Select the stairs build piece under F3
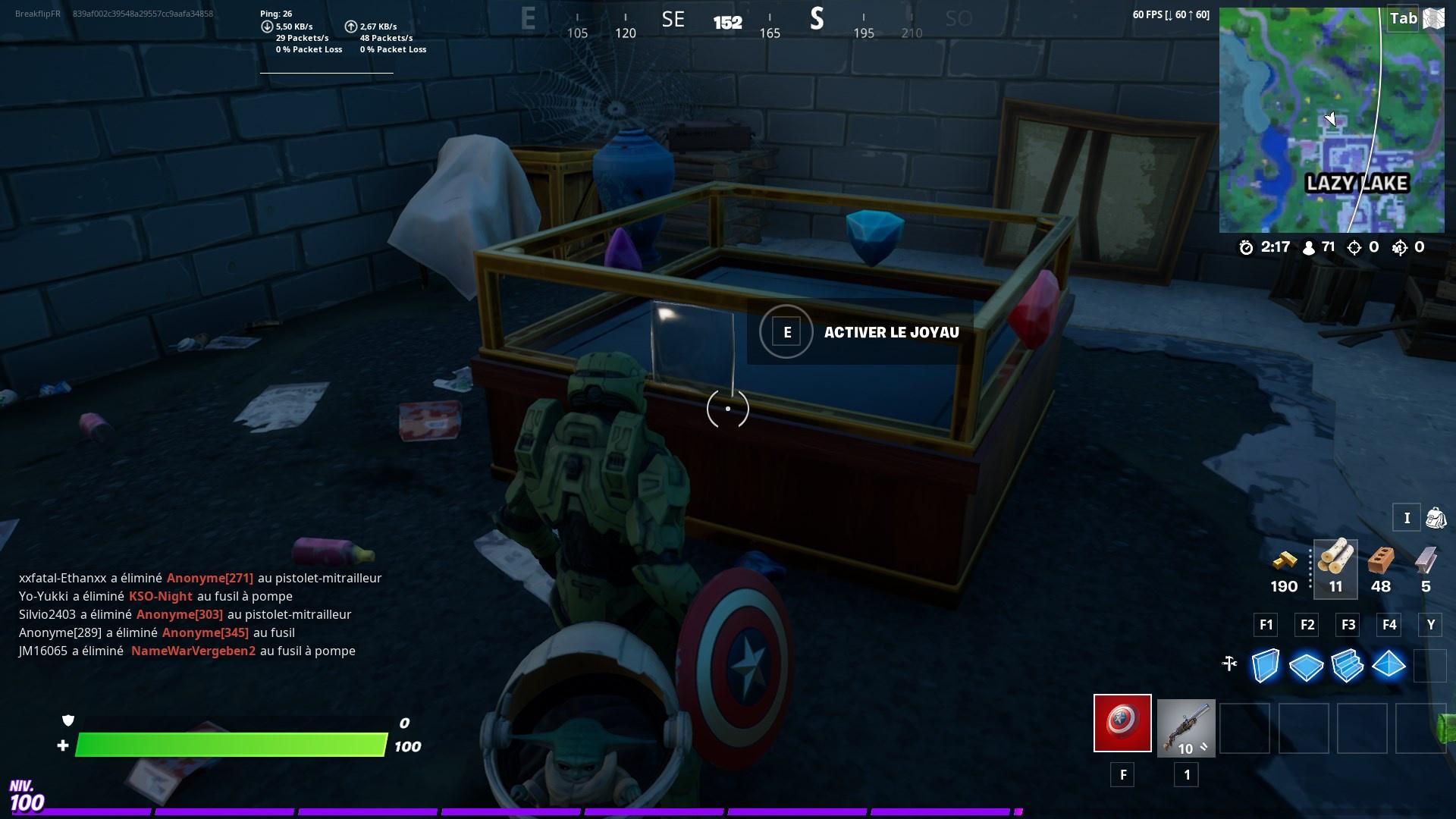 [1348, 666]
